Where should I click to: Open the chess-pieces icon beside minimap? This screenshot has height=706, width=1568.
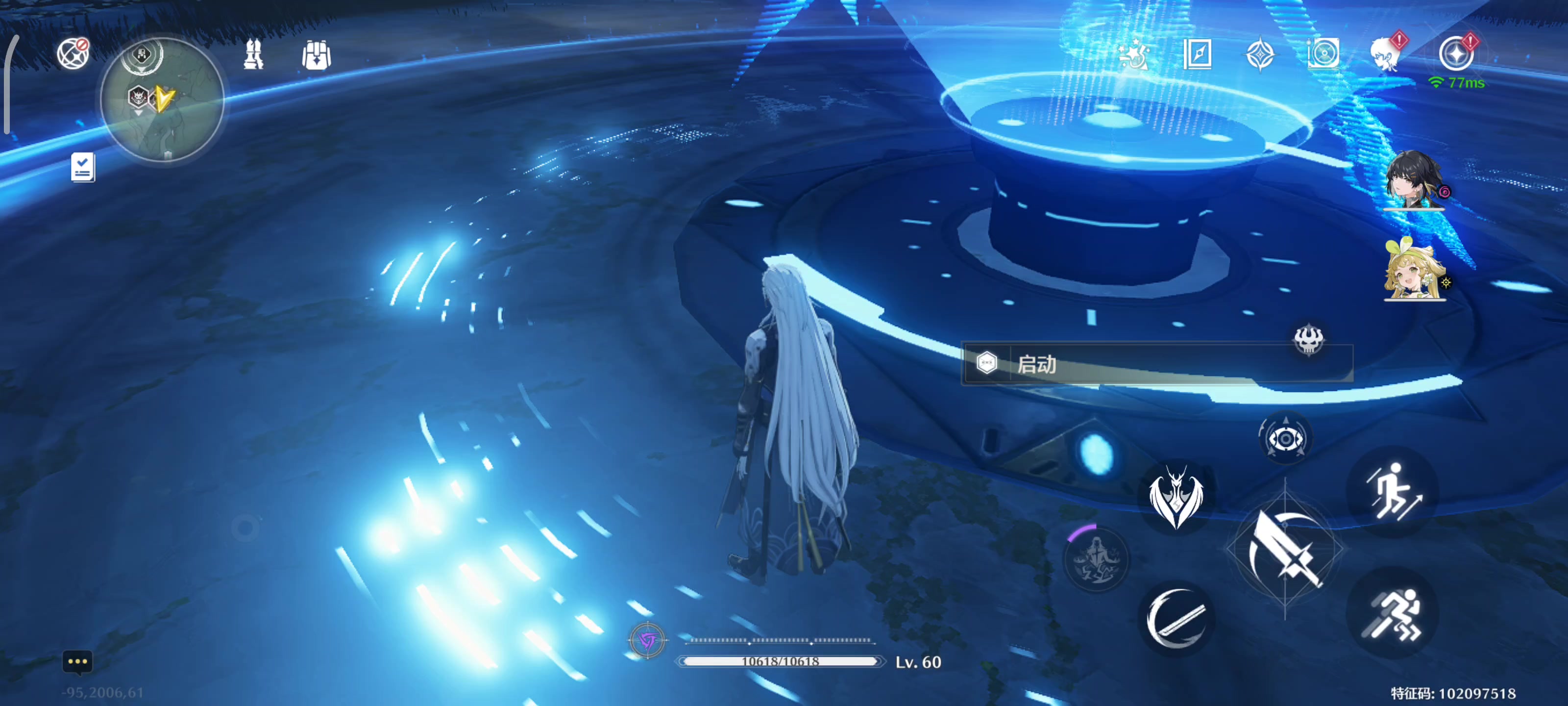click(x=253, y=54)
